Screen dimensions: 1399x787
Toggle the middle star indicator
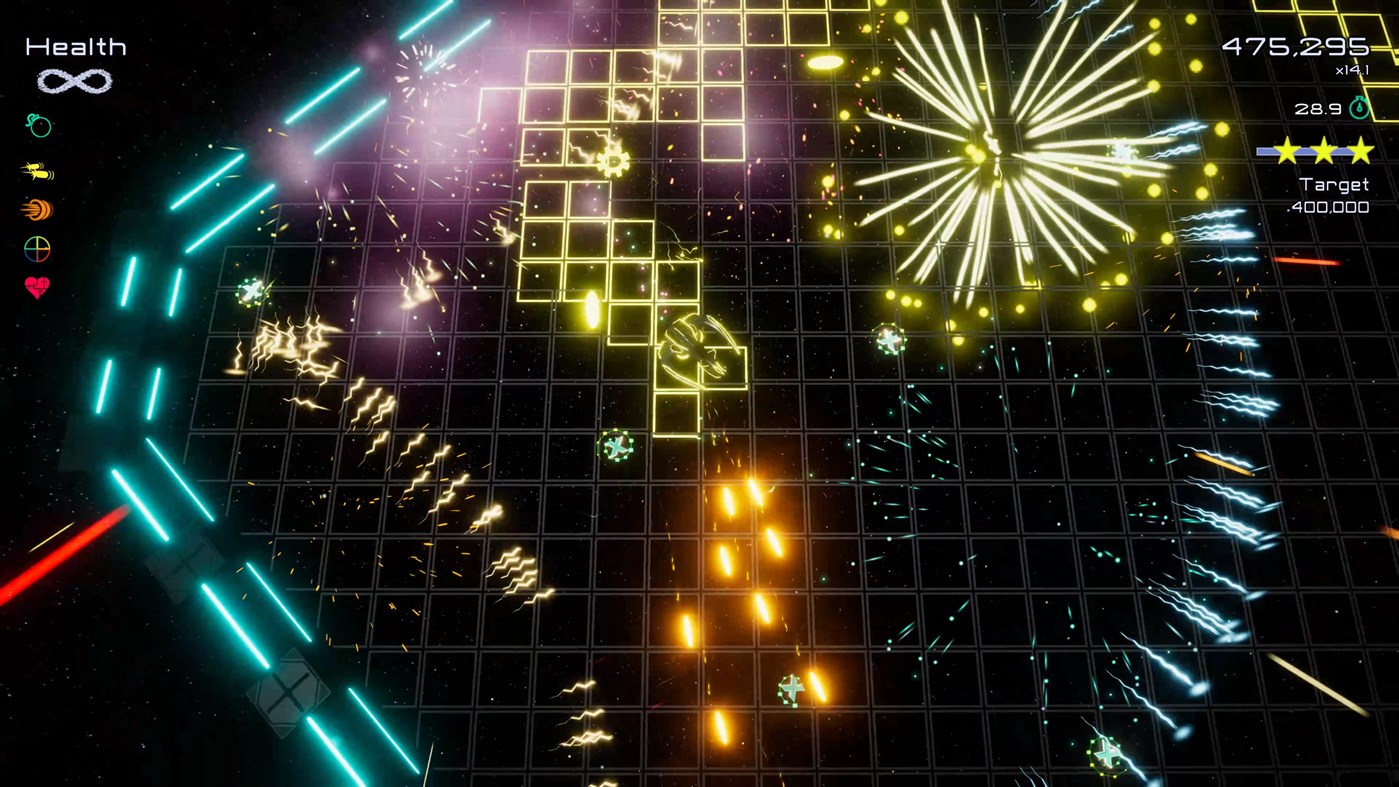[x=1324, y=148]
